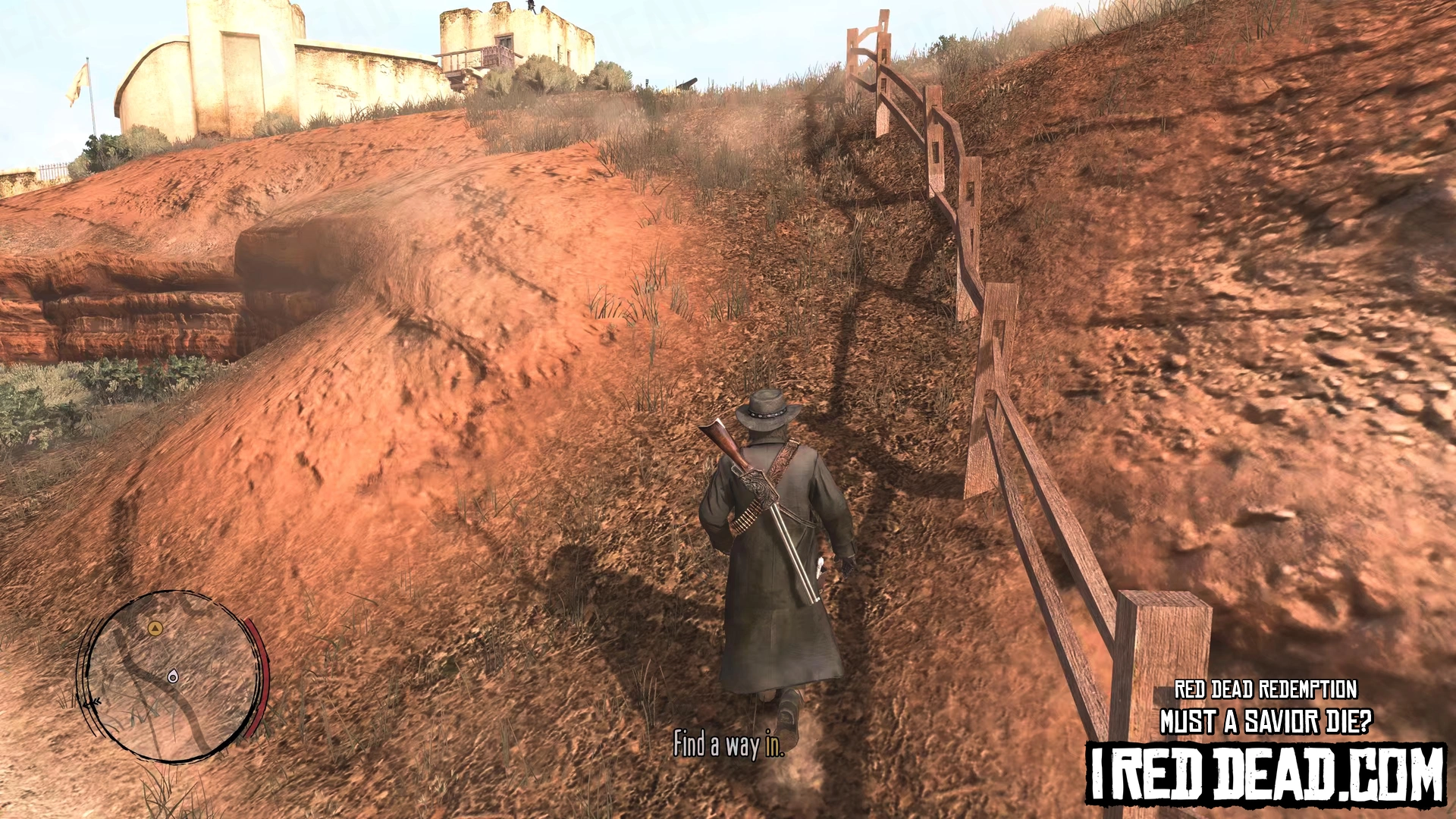Screen dimensions: 1456x819
Task: Click the iREDDEAD.COM watermark logo
Action: point(1265,773)
